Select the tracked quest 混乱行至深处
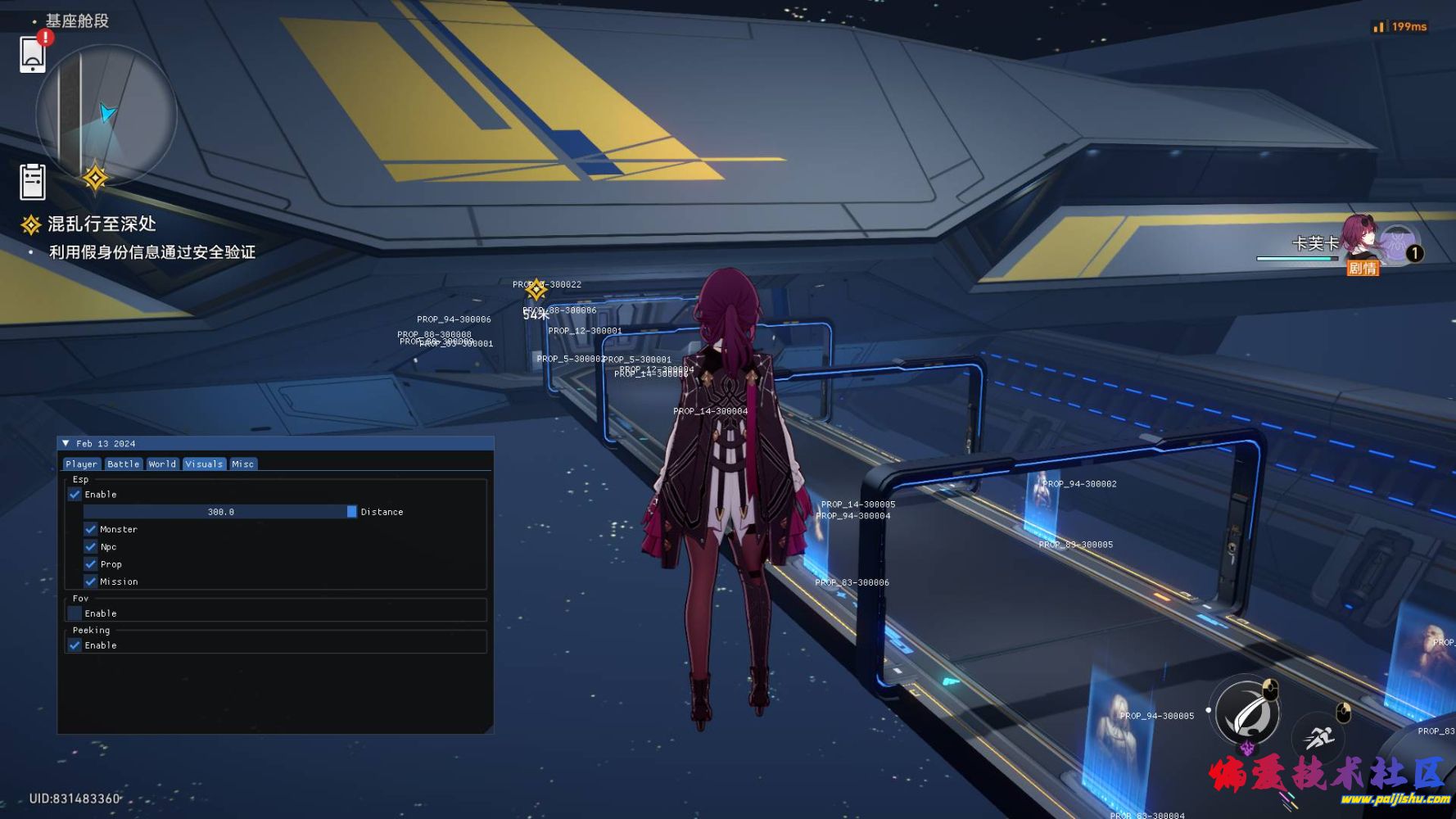Screen dimensions: 1456x819 (x=101, y=224)
